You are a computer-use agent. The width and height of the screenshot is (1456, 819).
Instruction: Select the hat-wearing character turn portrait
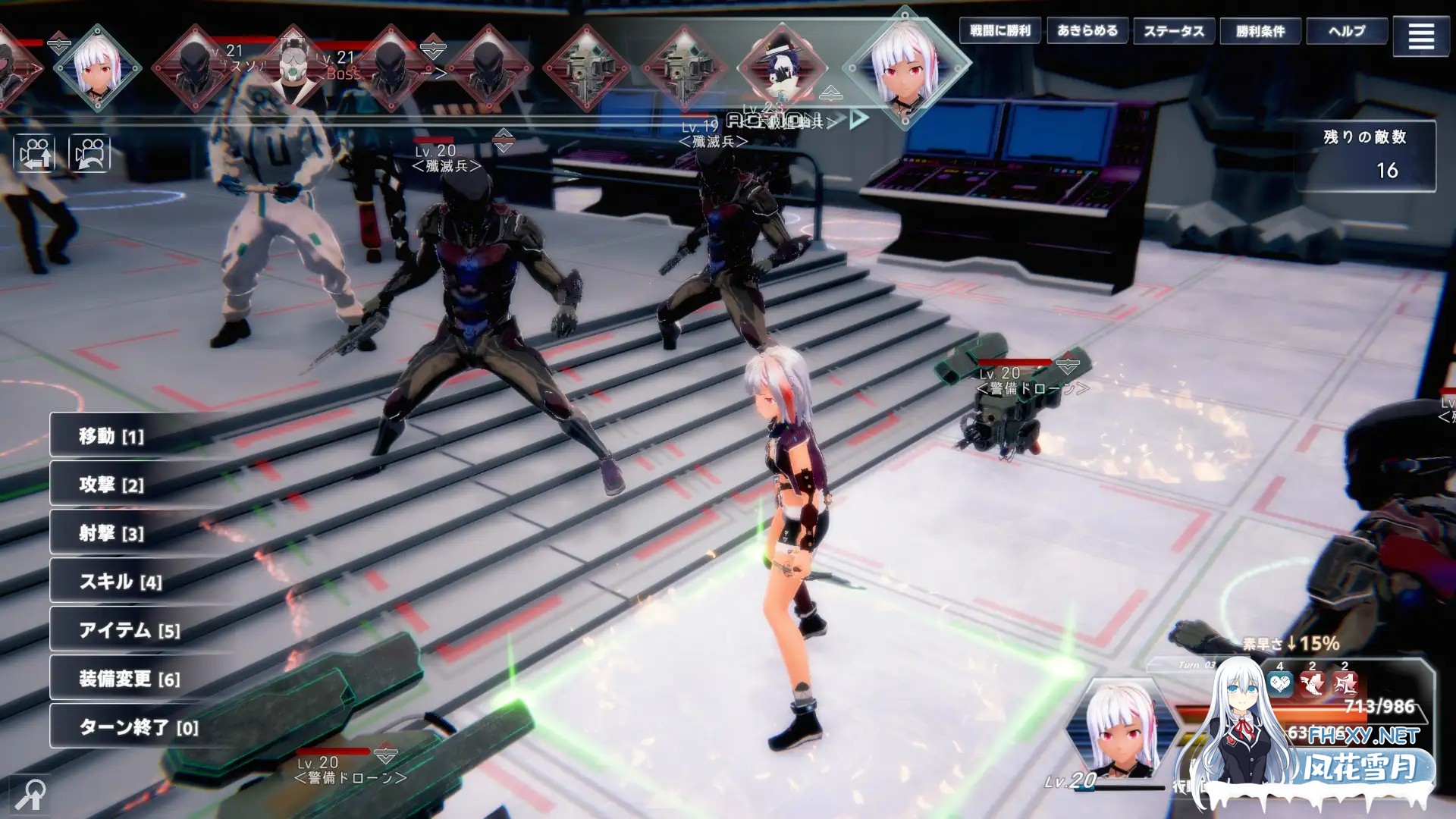pos(782,68)
